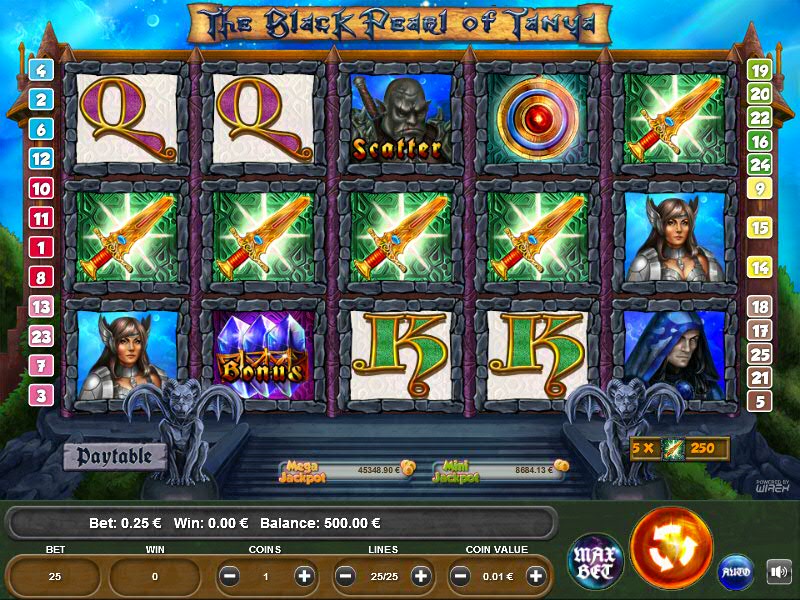800x600 pixels.
Task: Spin the reels with the orange button
Action: 671,549
